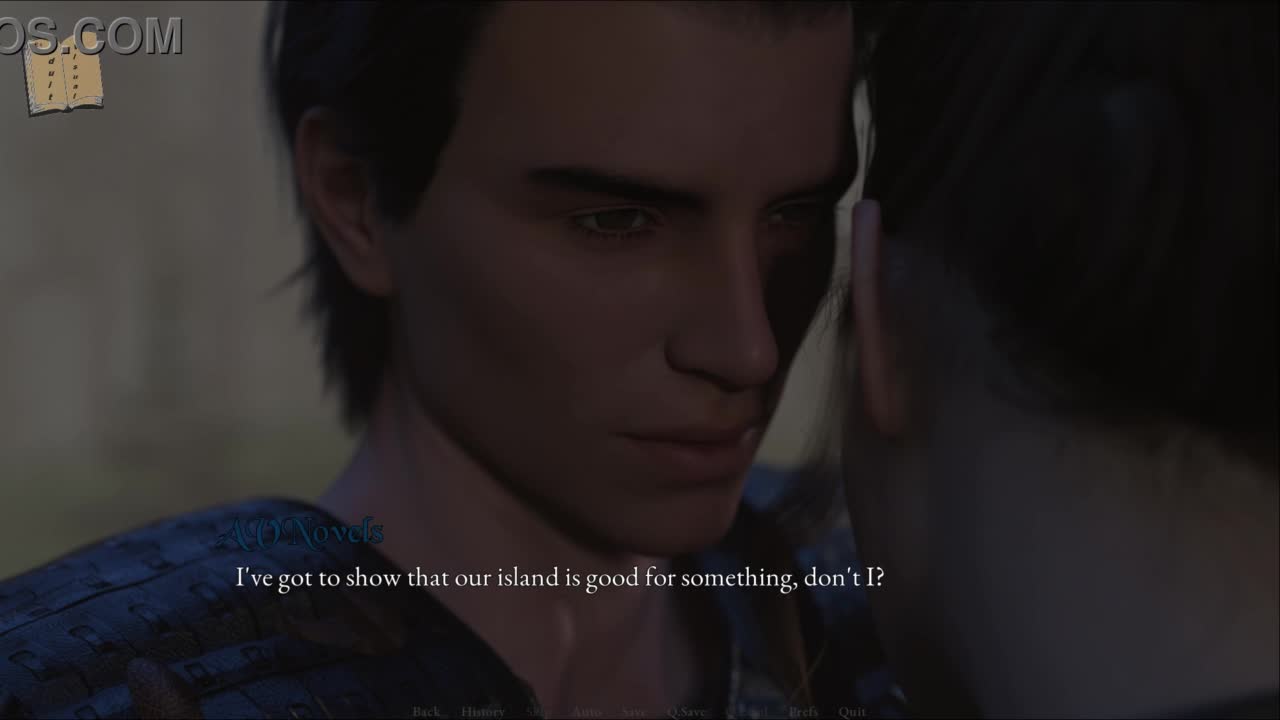This screenshot has width=1280, height=720.
Task: Activate Skip in the quick menu
Action: [538, 712]
